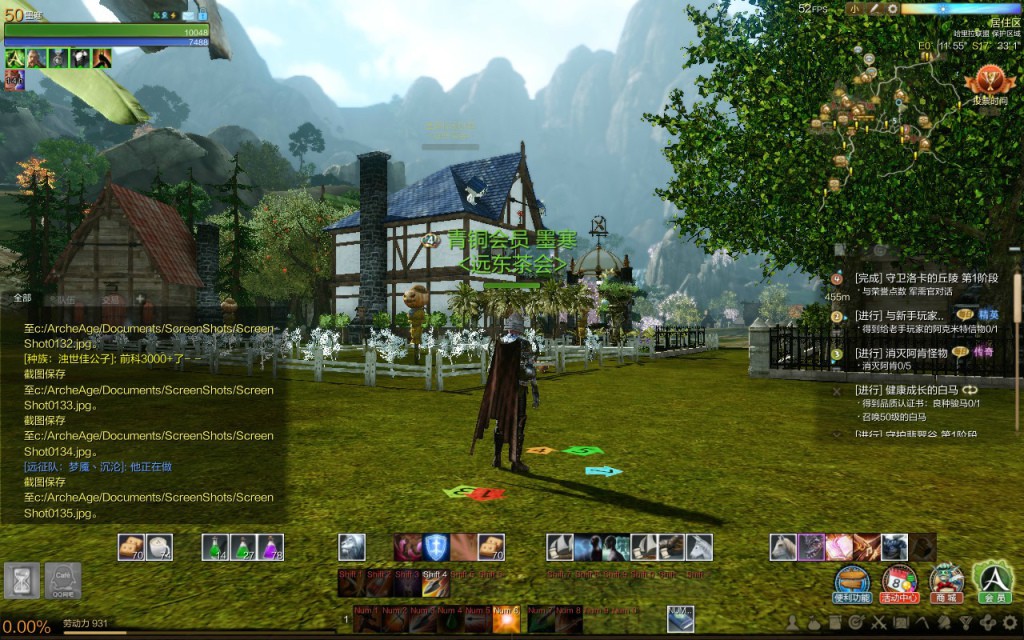Viewport: 1024px width, 640px height.
Task: Click the pencil icon above the minimap
Action: pos(873,9)
